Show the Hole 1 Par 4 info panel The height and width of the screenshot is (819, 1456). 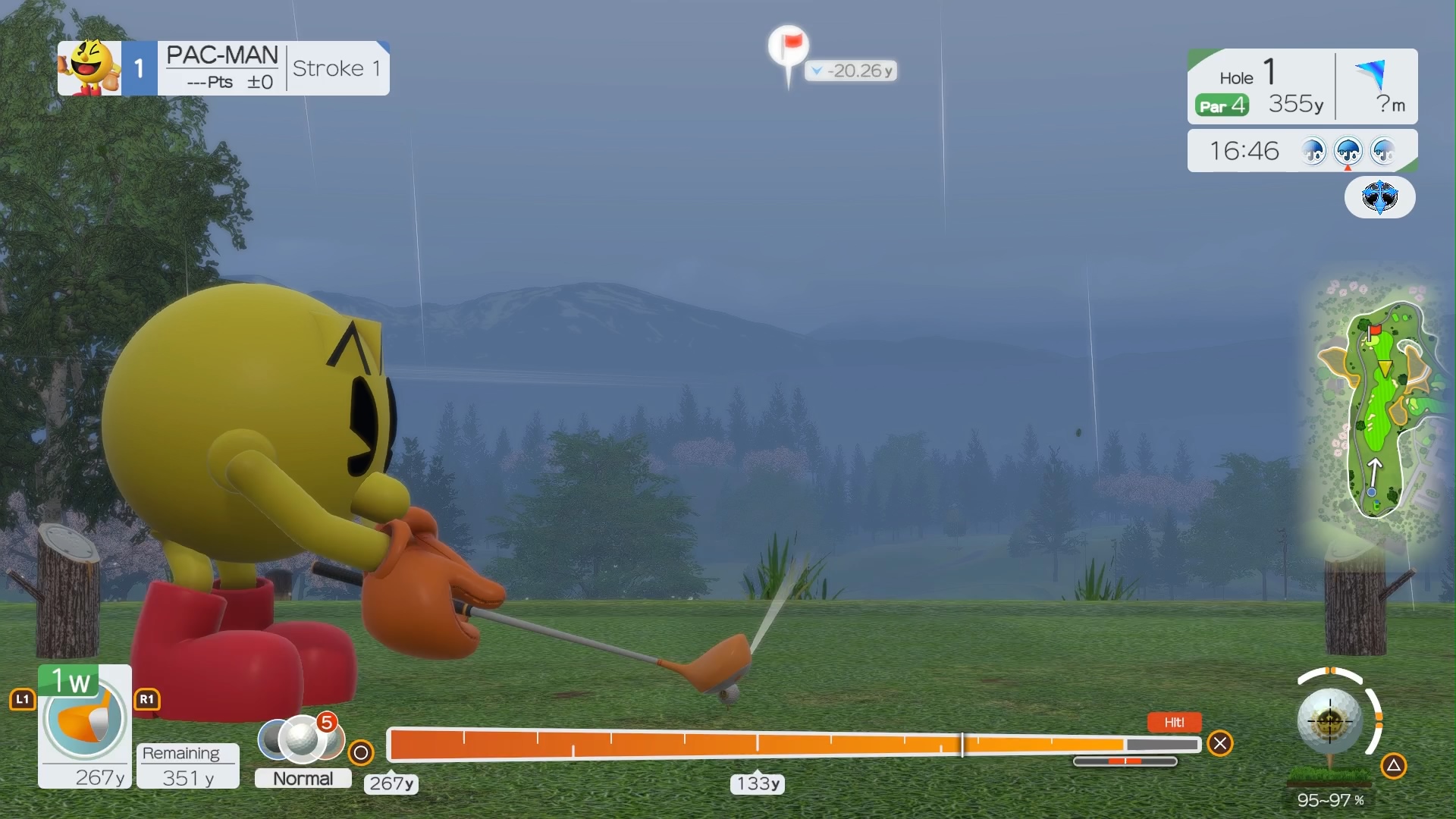(1261, 86)
